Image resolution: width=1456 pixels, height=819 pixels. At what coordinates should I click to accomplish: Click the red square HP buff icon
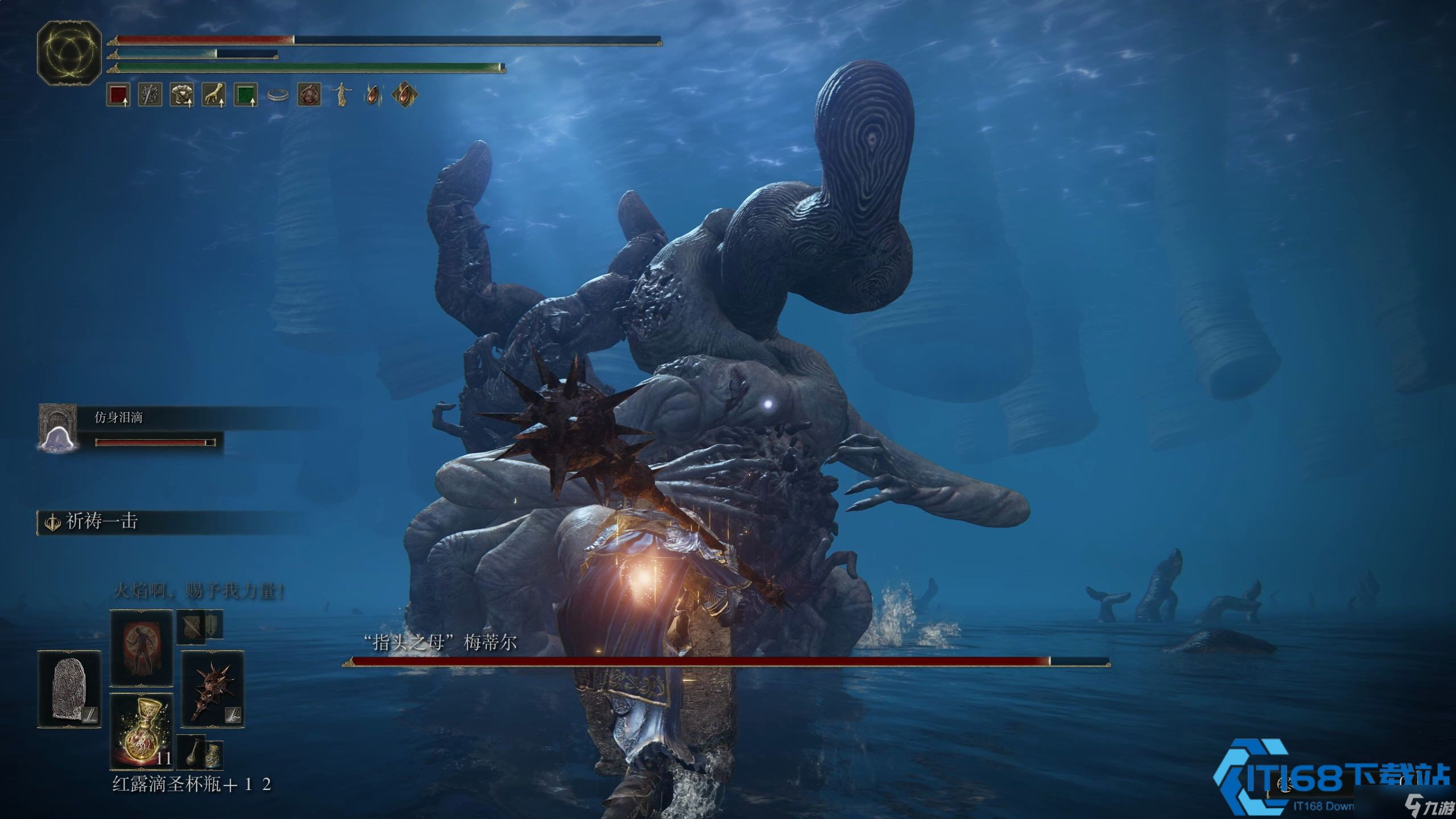(118, 95)
